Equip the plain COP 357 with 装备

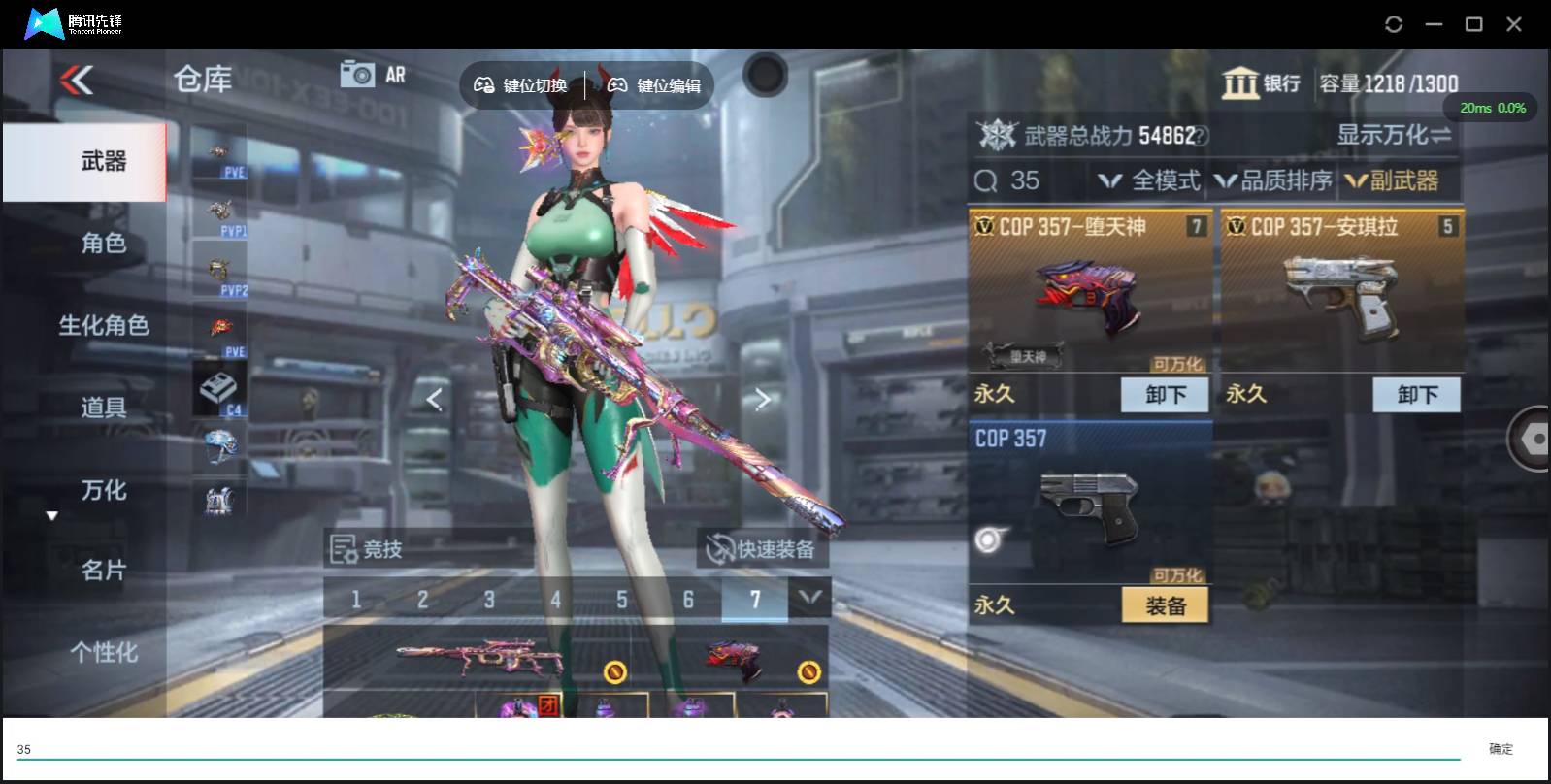(x=1164, y=604)
